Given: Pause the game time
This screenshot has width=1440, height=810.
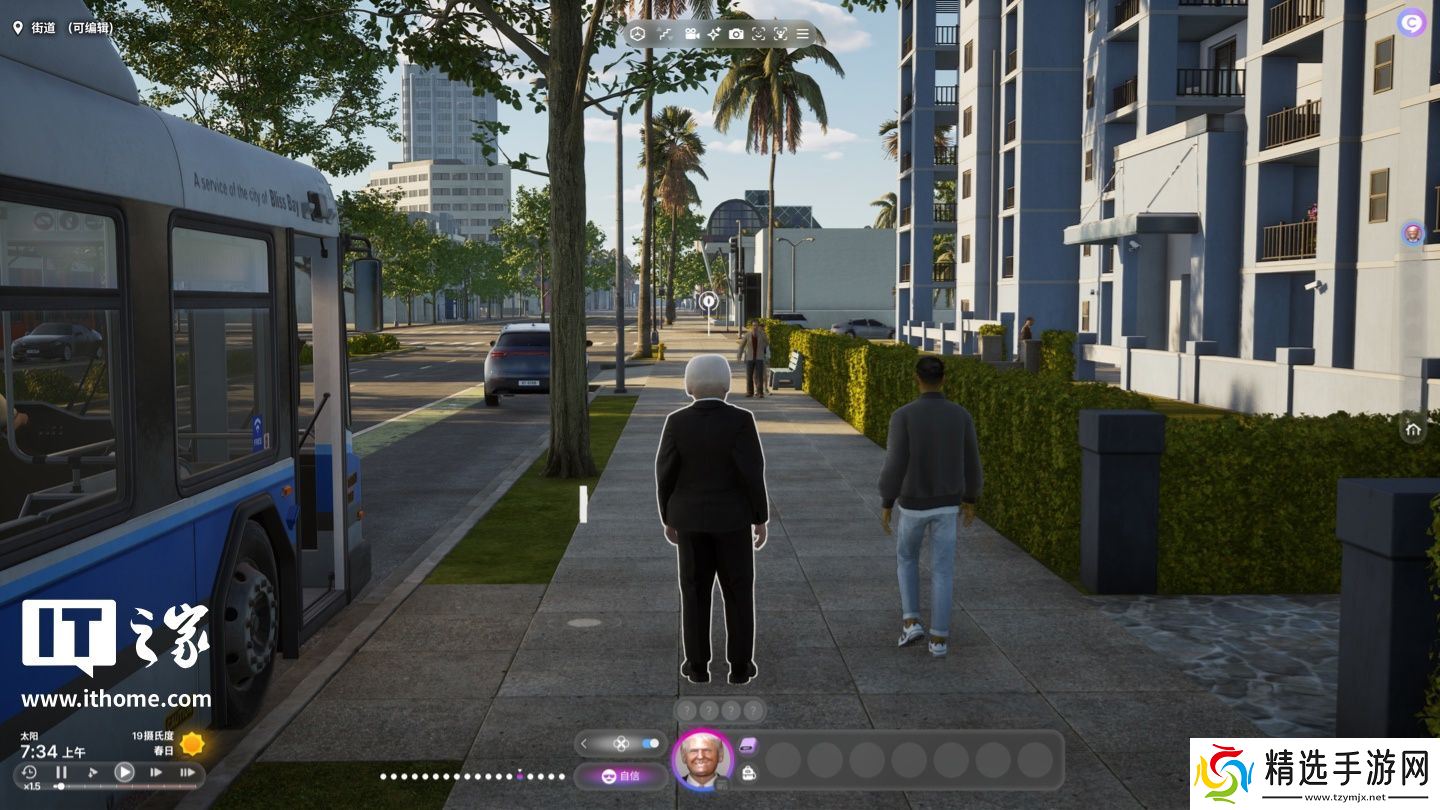Looking at the screenshot, I should [x=61, y=772].
